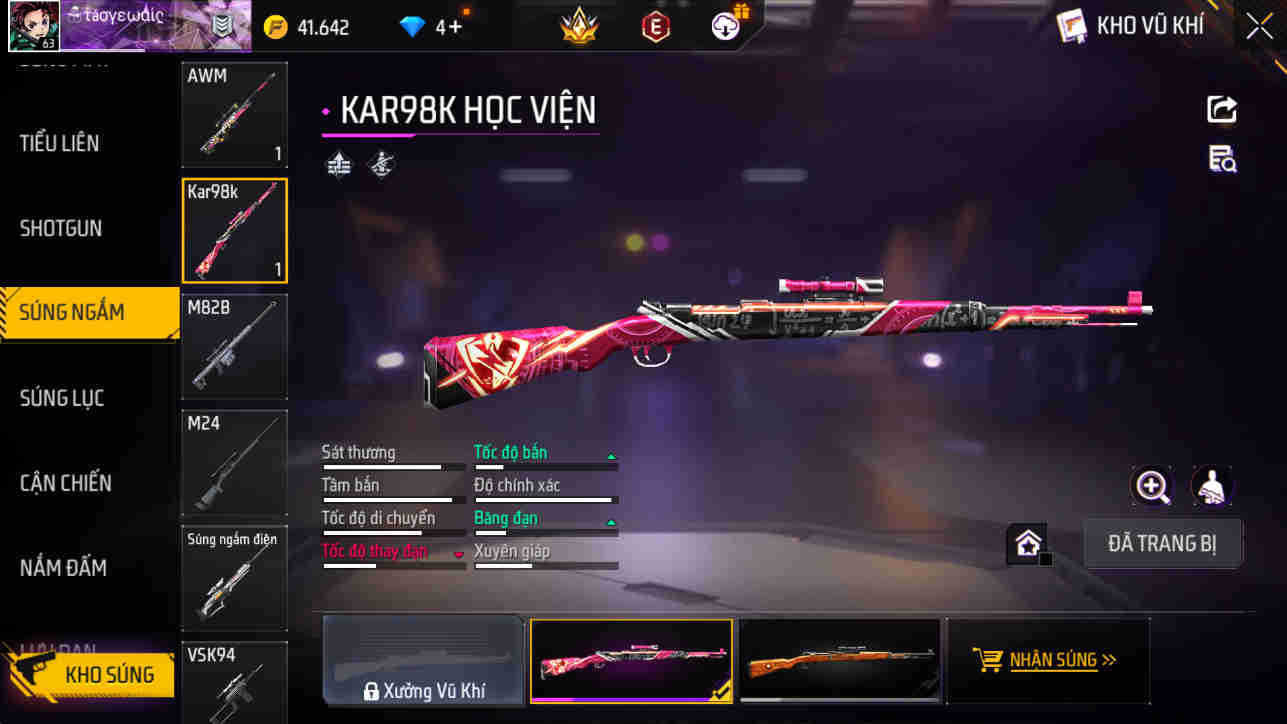Click the ĐÃ TRANG BỊ button
1287x724 pixels.
pos(1163,541)
